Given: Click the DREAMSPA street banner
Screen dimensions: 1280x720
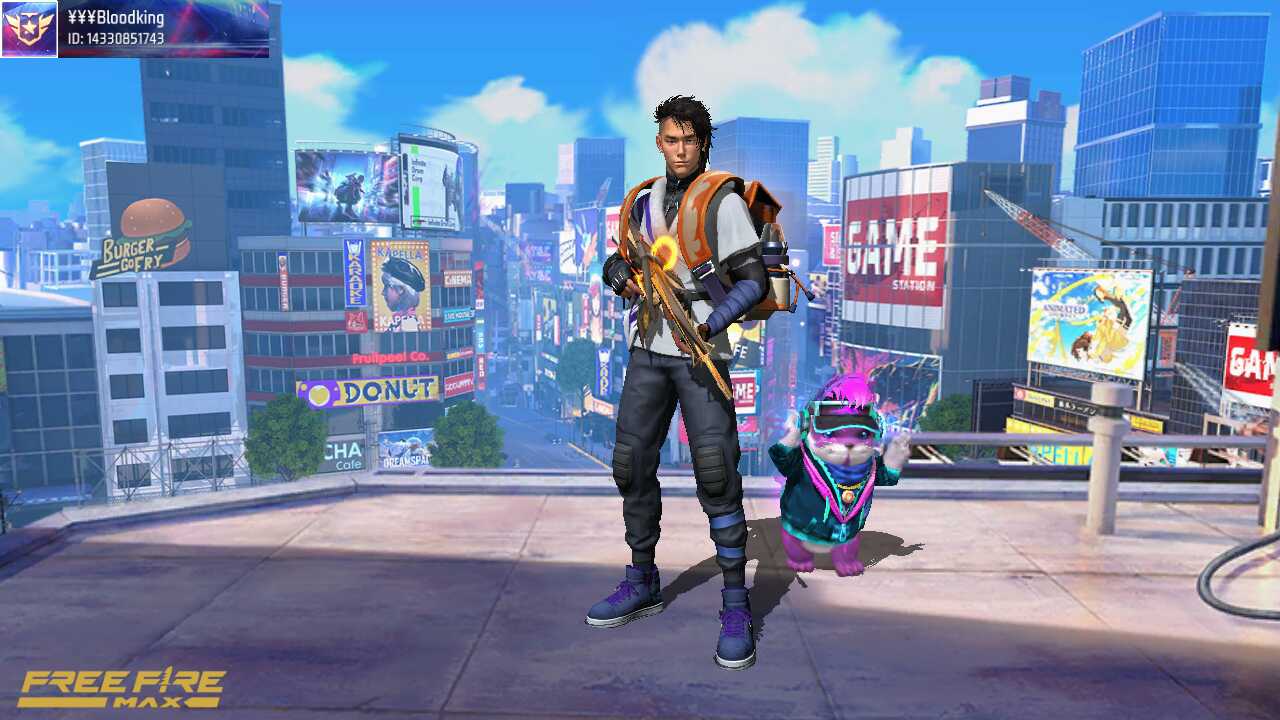Looking at the screenshot, I should tap(405, 460).
